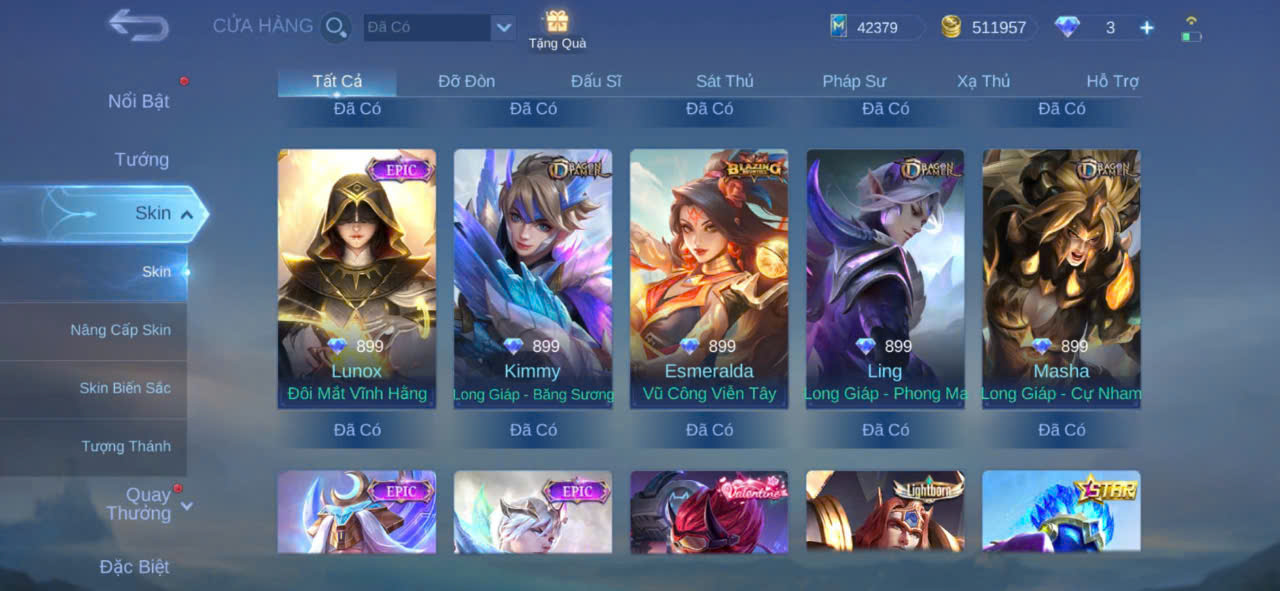Open the Nổi Bật menu section
The image size is (1280, 591).
click(x=138, y=101)
